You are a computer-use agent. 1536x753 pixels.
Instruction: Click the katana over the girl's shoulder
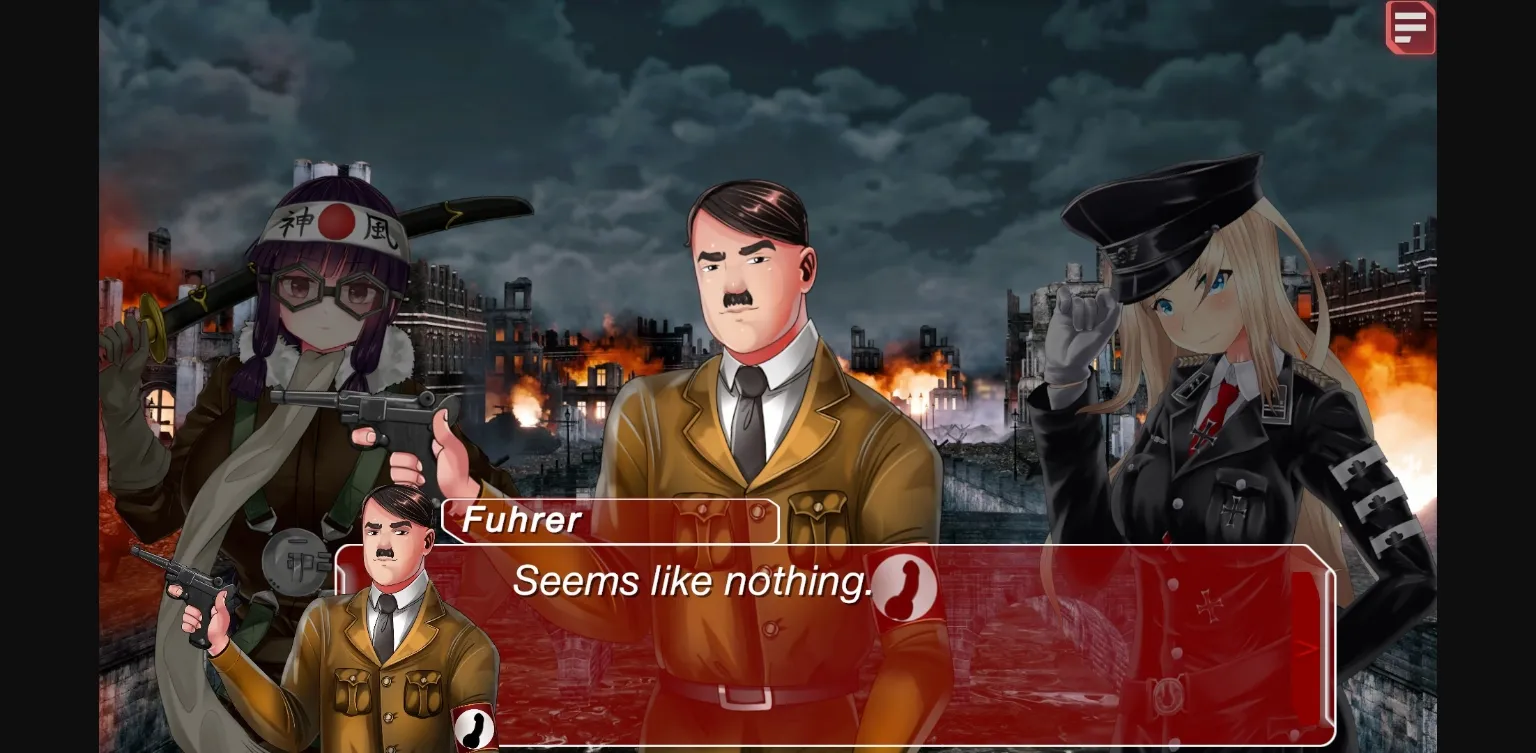click(x=420, y=210)
